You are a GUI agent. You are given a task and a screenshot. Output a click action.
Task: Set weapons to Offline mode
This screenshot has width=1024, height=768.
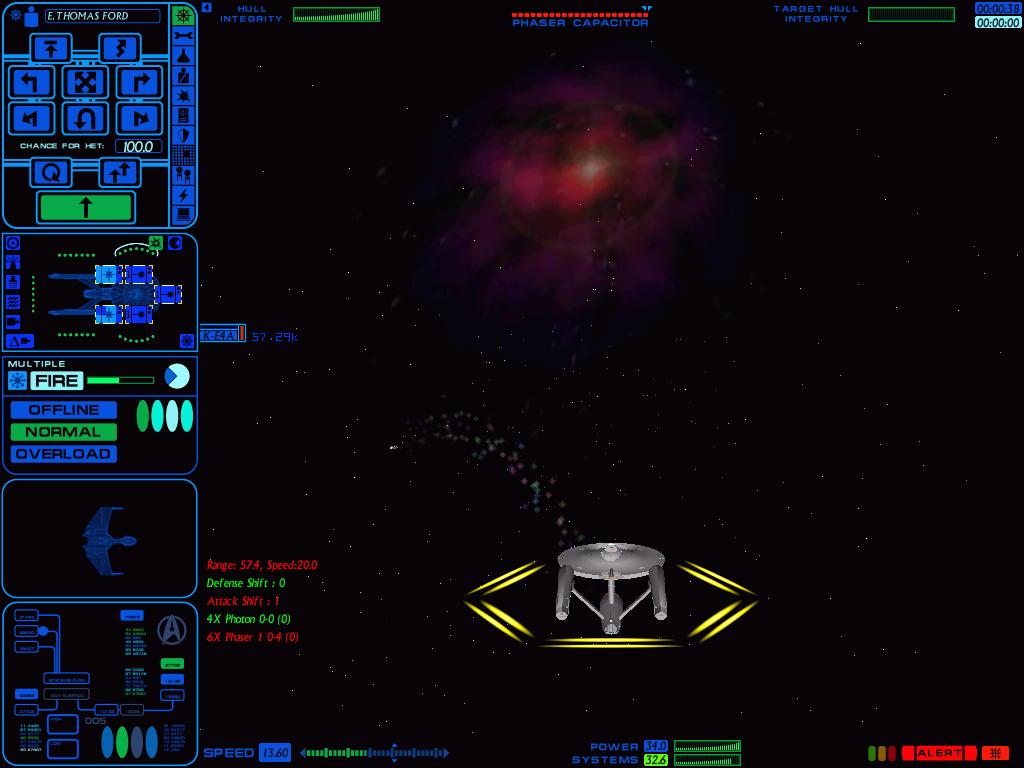[x=64, y=410]
